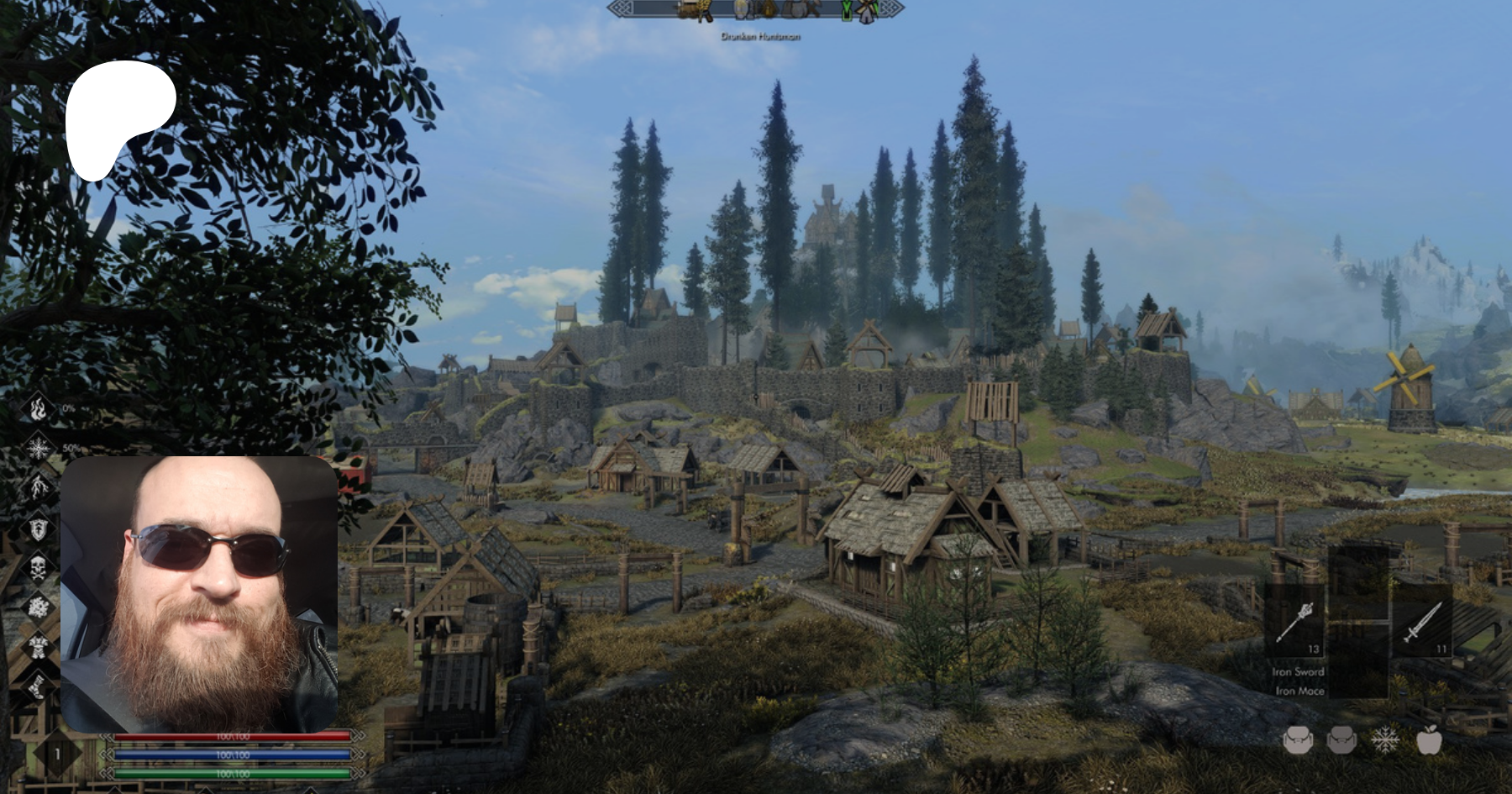This screenshot has width=1512, height=794.
Task: Click the snowflake cold status icon near the apple
Action: pyautogui.click(x=1384, y=740)
